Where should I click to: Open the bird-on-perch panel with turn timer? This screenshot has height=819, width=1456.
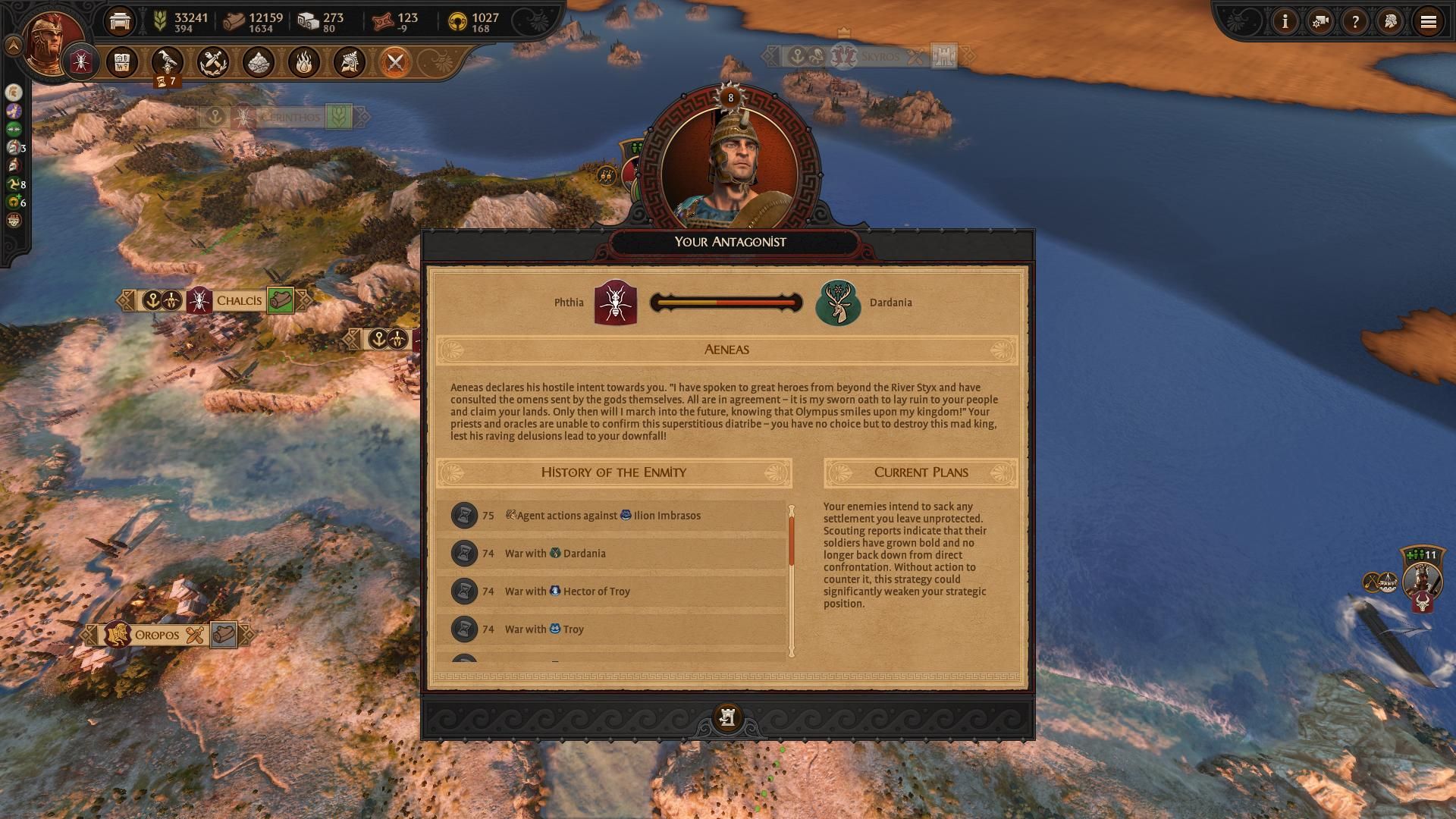167,62
